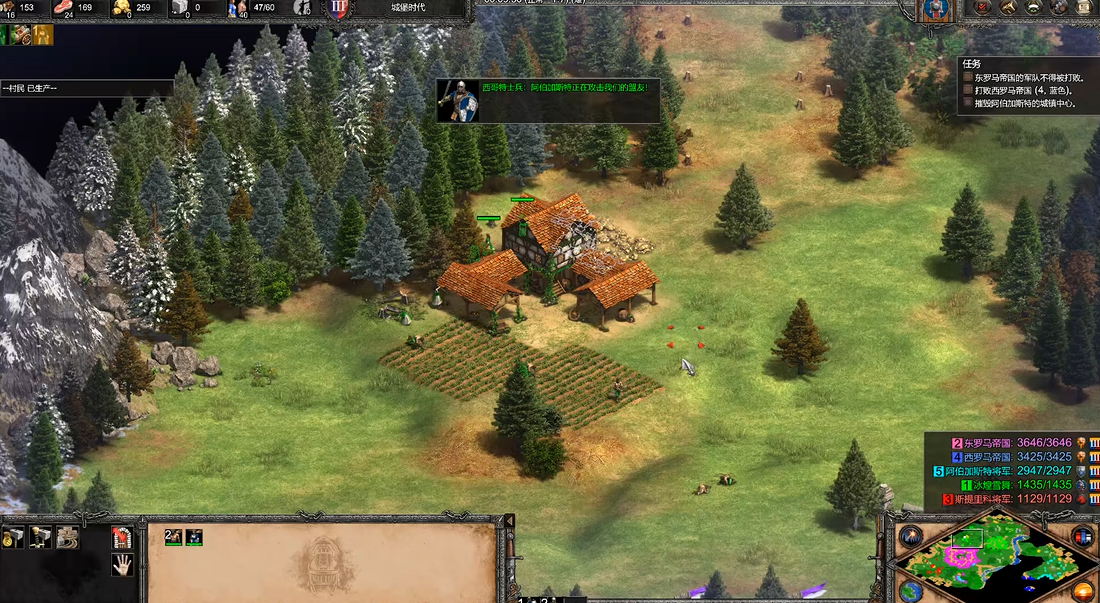Activate the minimap signal flare button

point(911,537)
